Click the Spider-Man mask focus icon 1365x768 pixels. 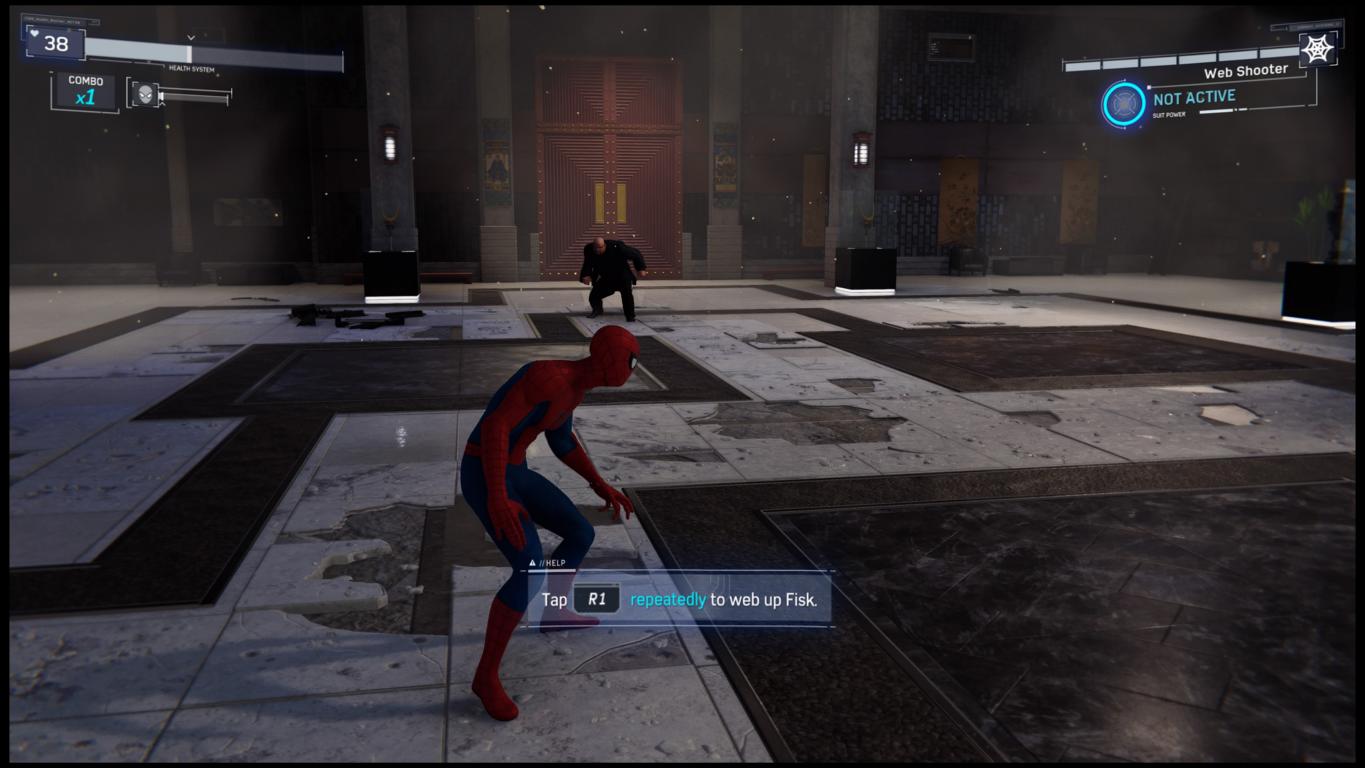coord(146,94)
